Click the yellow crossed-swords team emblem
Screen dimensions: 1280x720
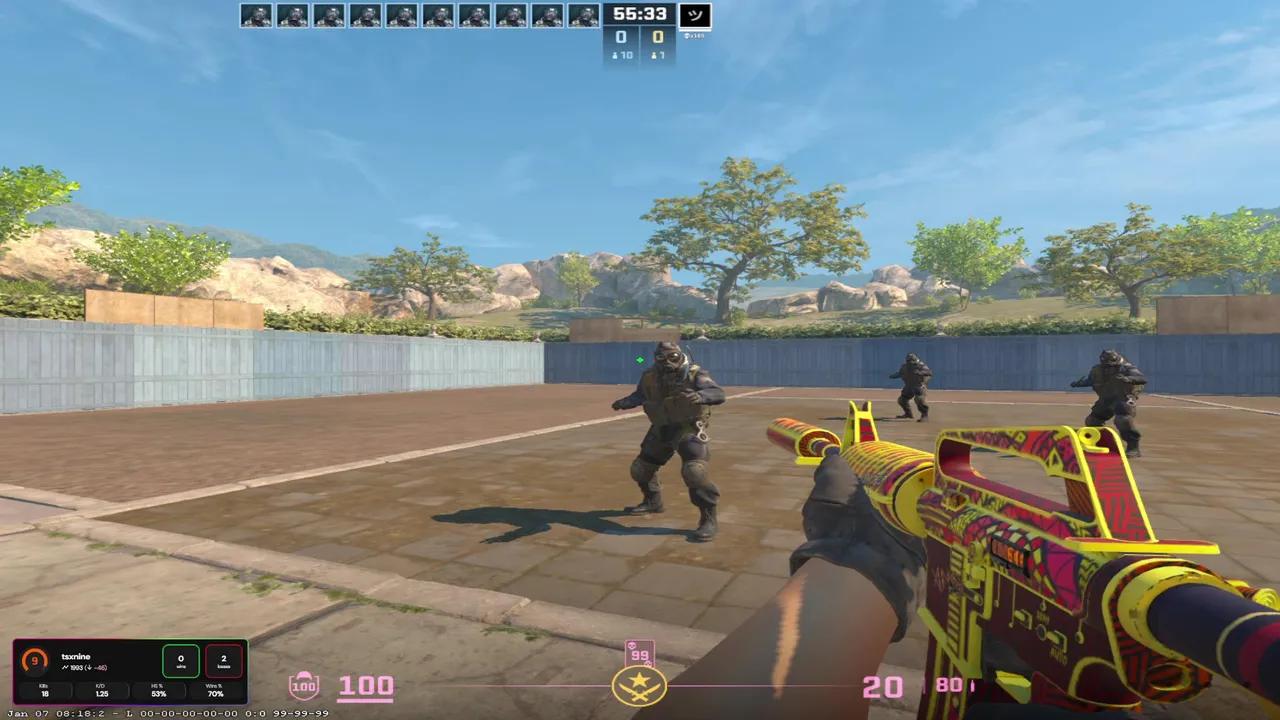pyautogui.click(x=639, y=686)
